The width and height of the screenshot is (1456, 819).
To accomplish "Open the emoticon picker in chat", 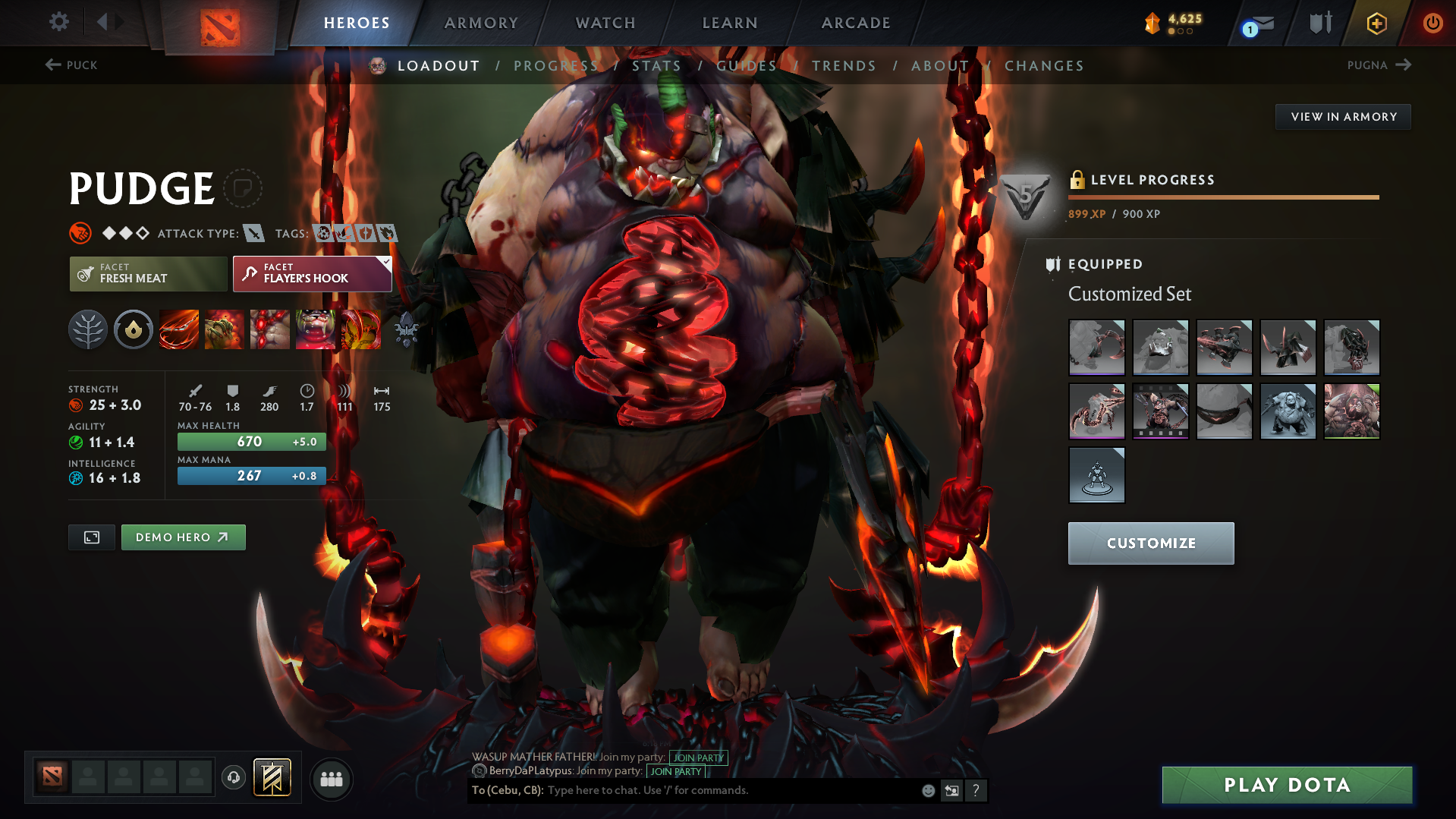I will (x=927, y=790).
